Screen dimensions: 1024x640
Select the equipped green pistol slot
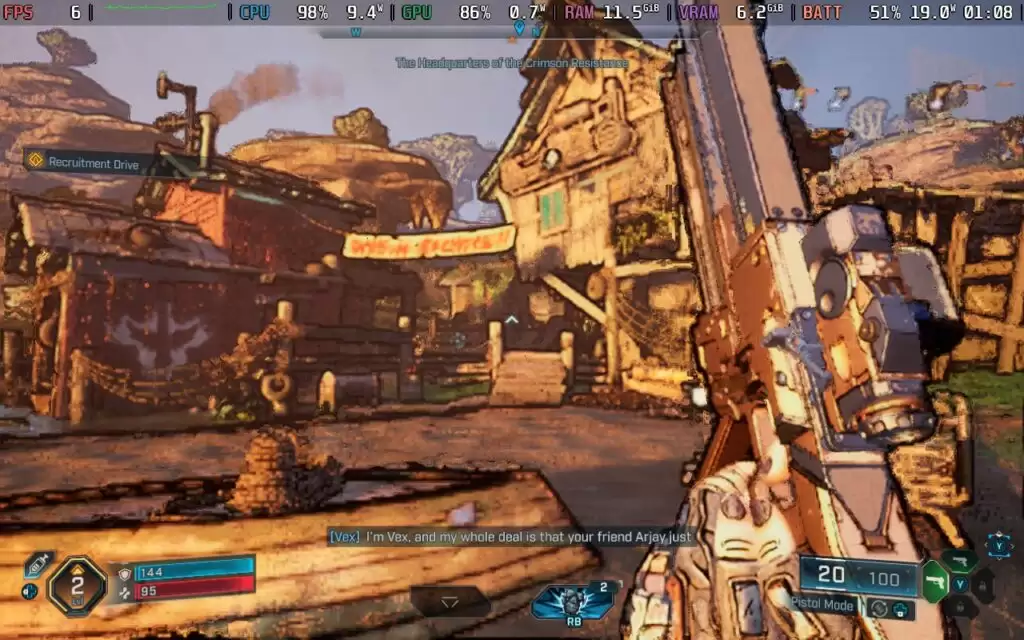(x=934, y=581)
